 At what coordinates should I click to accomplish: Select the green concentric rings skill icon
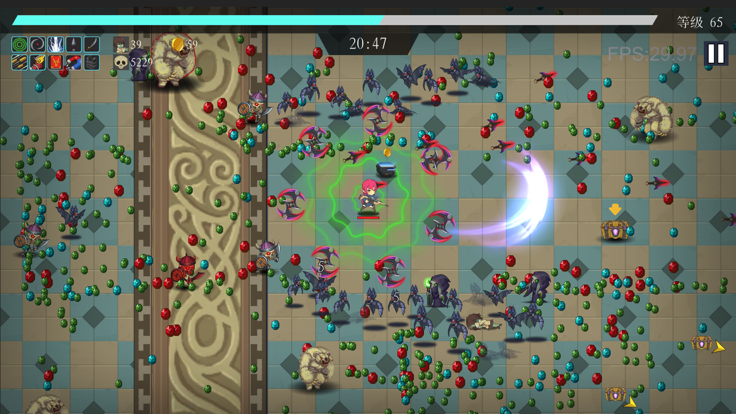coord(19,45)
